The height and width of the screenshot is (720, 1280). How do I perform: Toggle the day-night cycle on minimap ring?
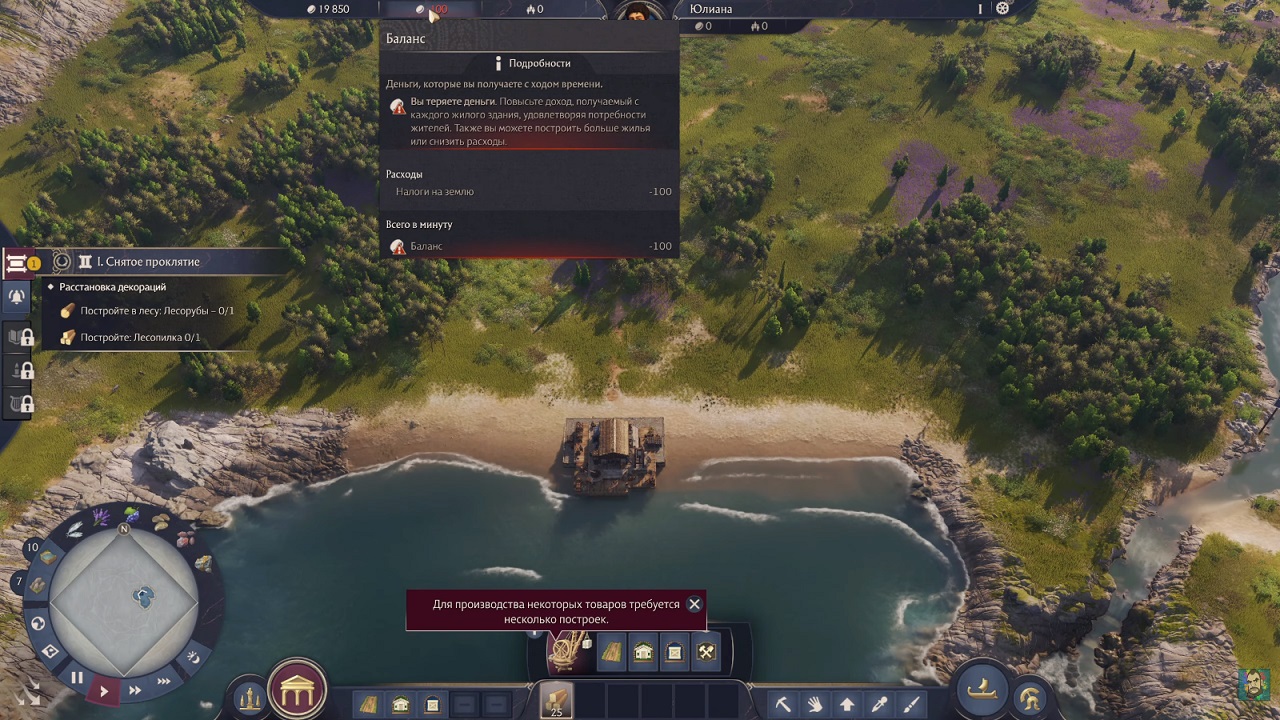pos(193,657)
